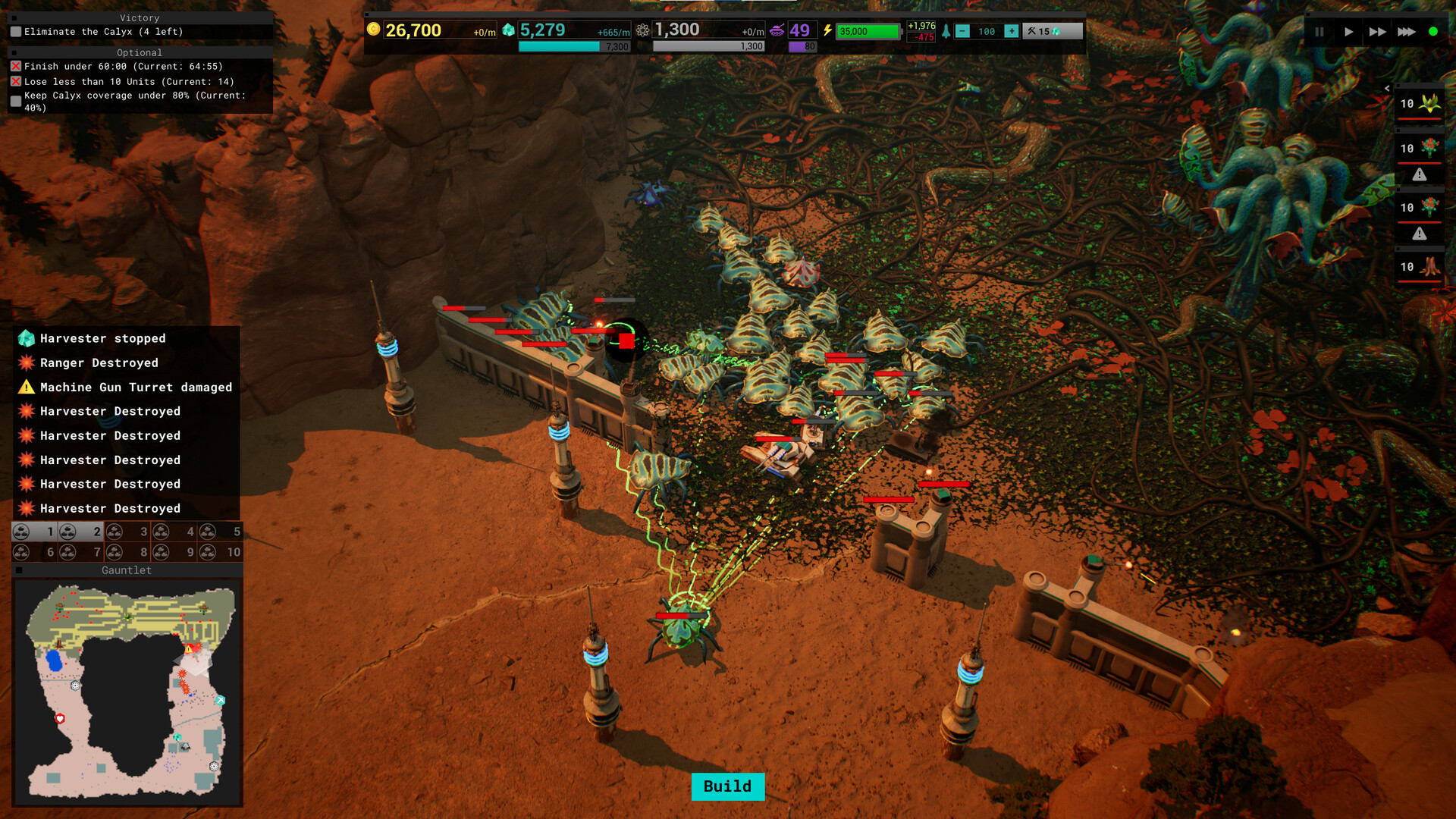Viewport: 1456px width, 819px height.
Task: Engage fastest game speed
Action: click(x=1407, y=32)
